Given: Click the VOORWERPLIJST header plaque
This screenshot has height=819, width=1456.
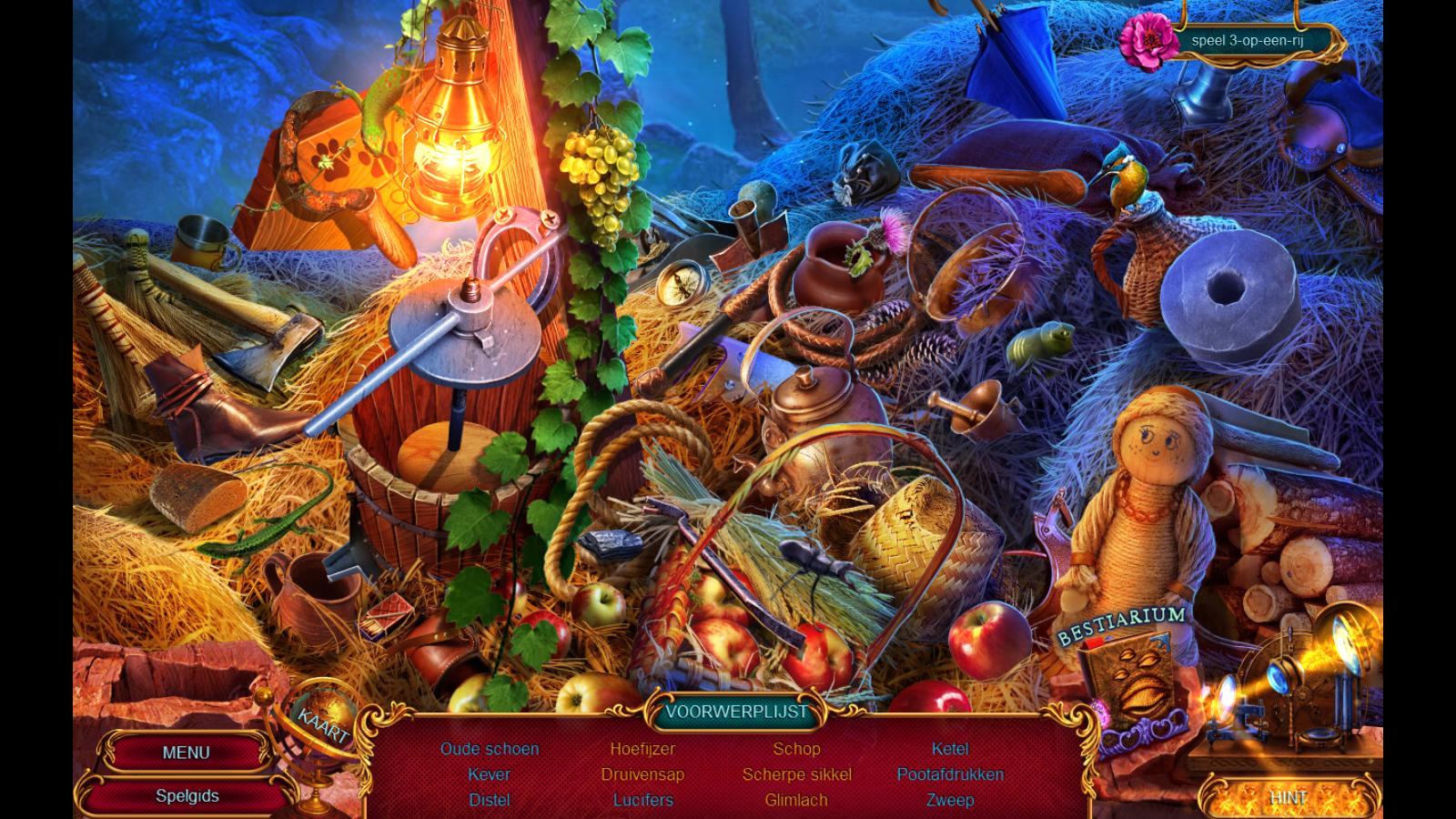Looking at the screenshot, I should tap(736, 712).
